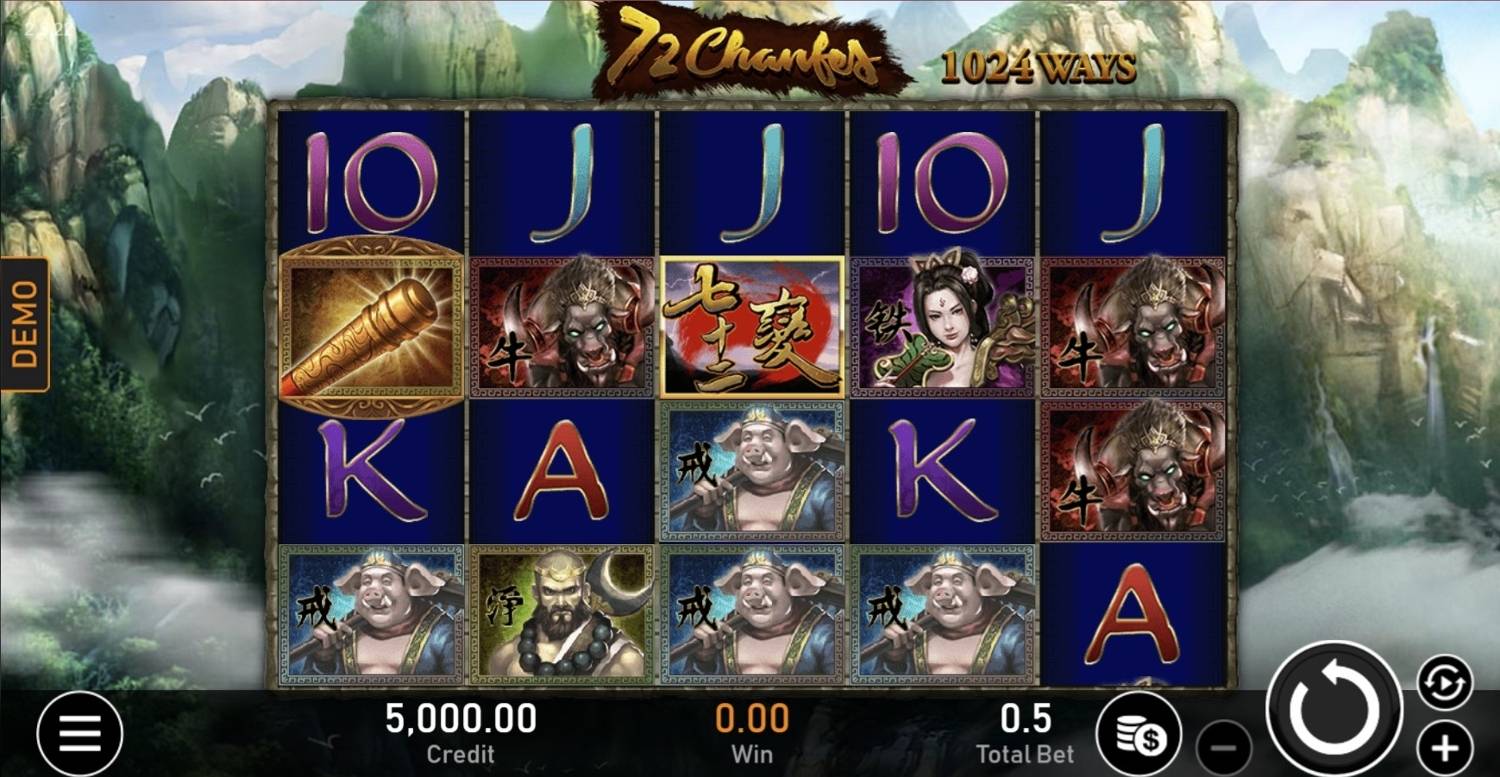This screenshot has width=1500, height=777.
Task: Open the hamburger menu
Action: tap(80, 734)
